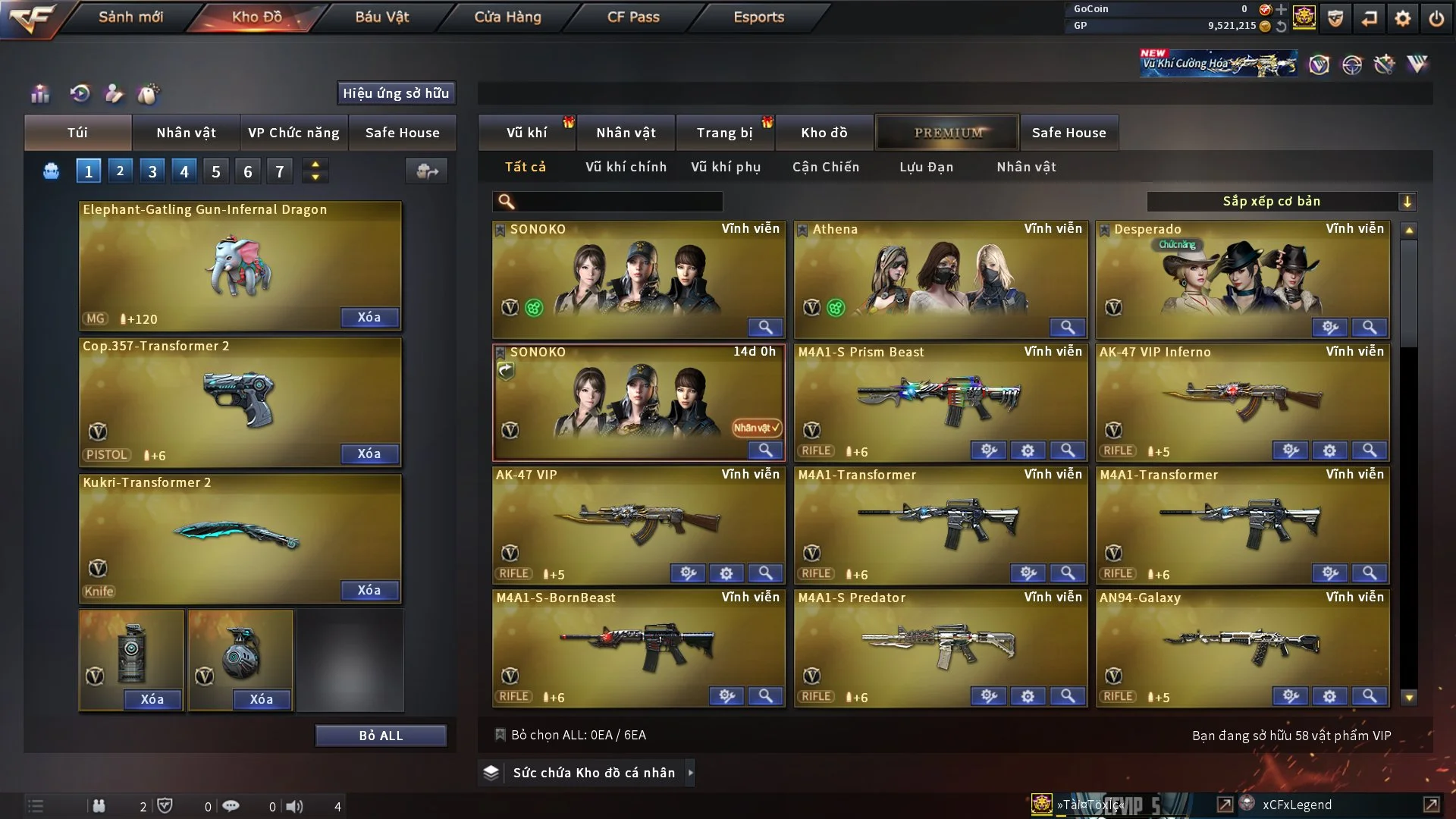Click the speaker volume icon at bottom
This screenshot has height=819, width=1456.
296,805
